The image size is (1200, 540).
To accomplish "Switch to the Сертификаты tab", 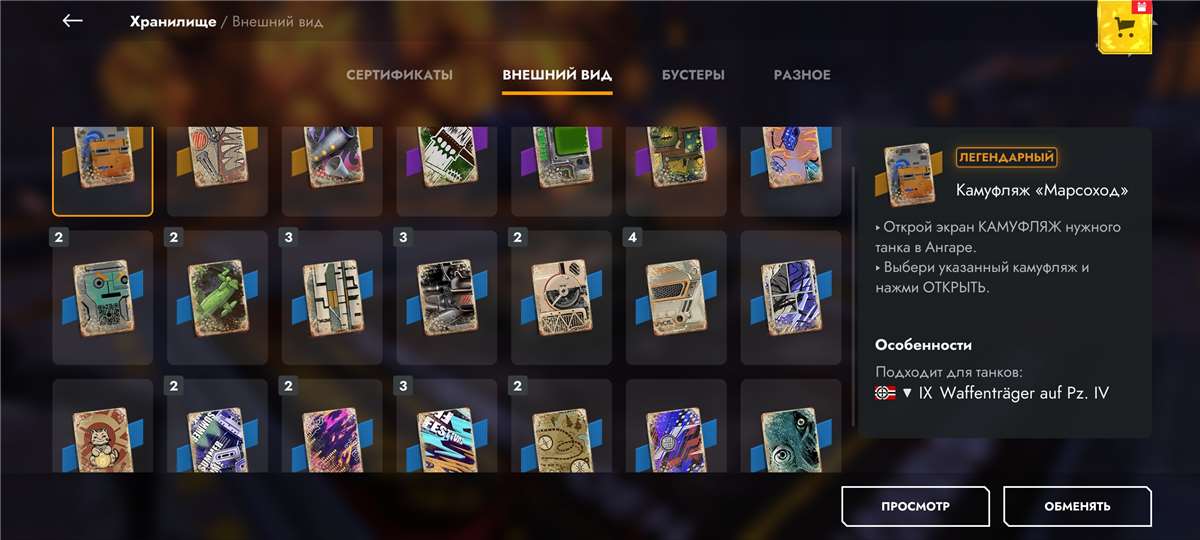I will (x=399, y=75).
